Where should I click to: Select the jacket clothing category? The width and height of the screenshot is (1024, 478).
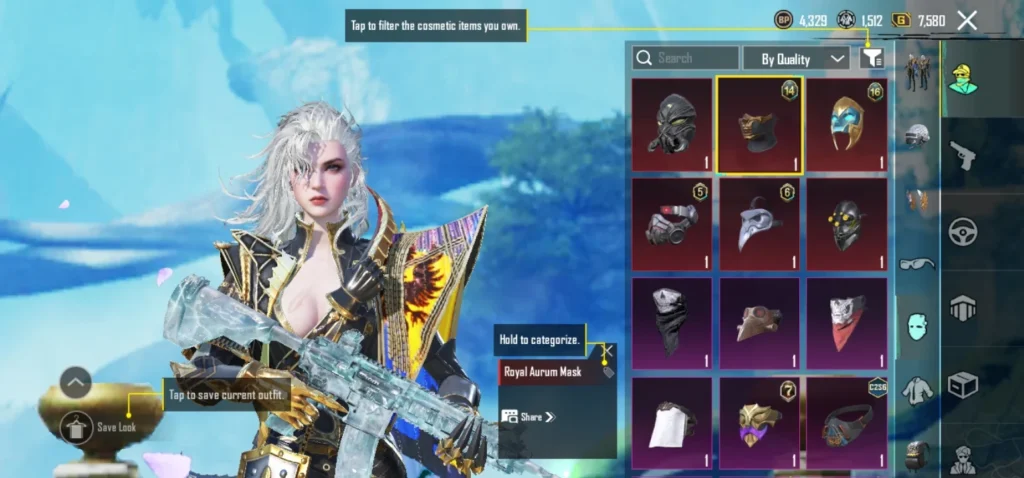917,388
